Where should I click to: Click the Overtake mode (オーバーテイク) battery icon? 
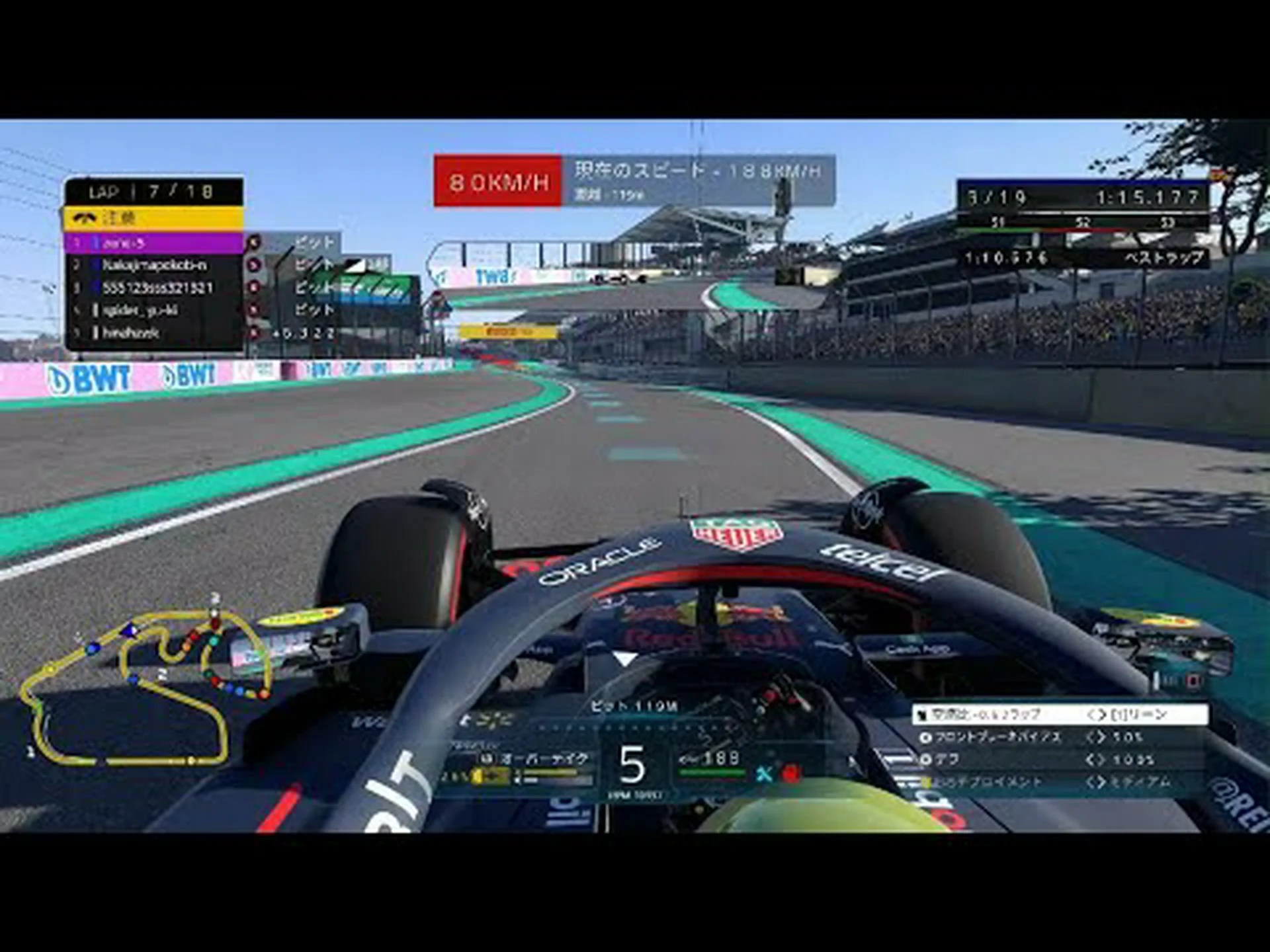tap(487, 758)
